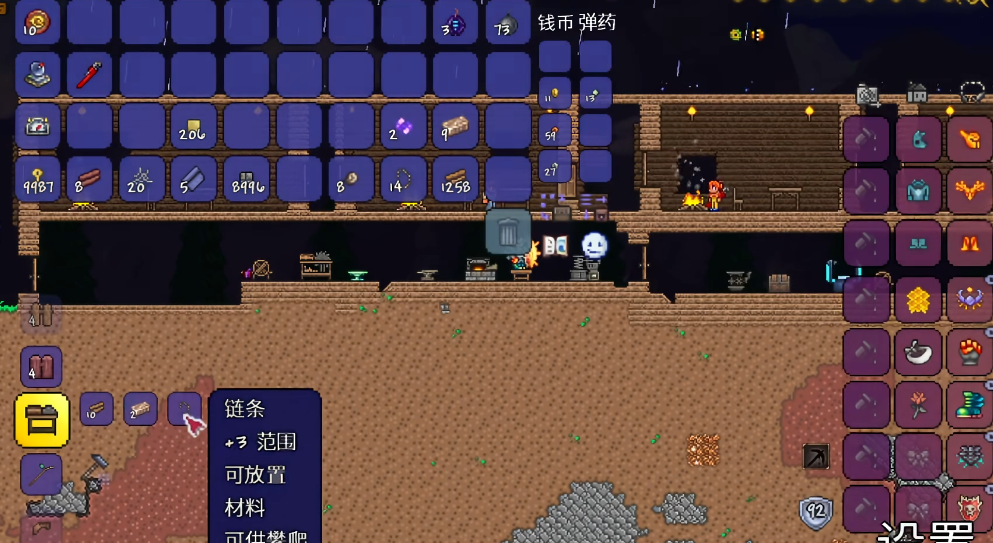
Task: Select the purple crystal shard slot
Action: 403,127
